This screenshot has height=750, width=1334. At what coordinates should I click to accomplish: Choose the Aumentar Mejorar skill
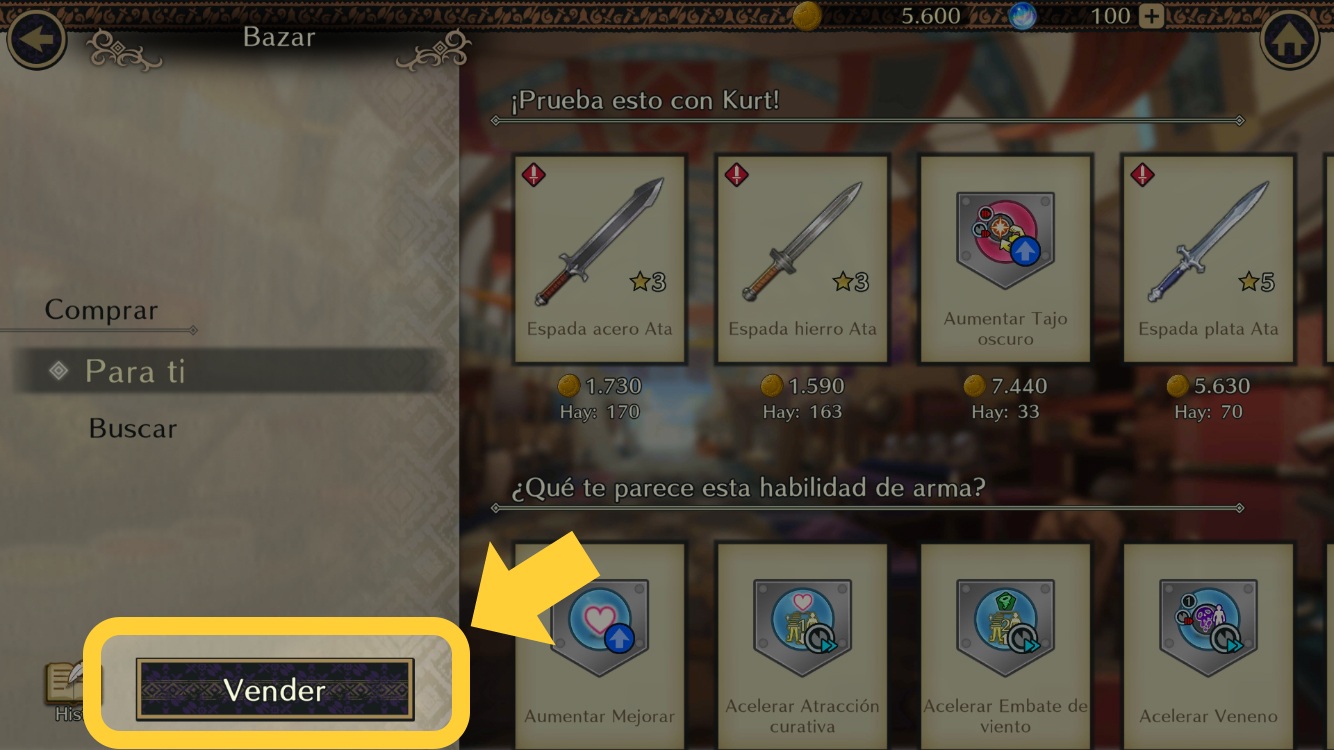600,640
